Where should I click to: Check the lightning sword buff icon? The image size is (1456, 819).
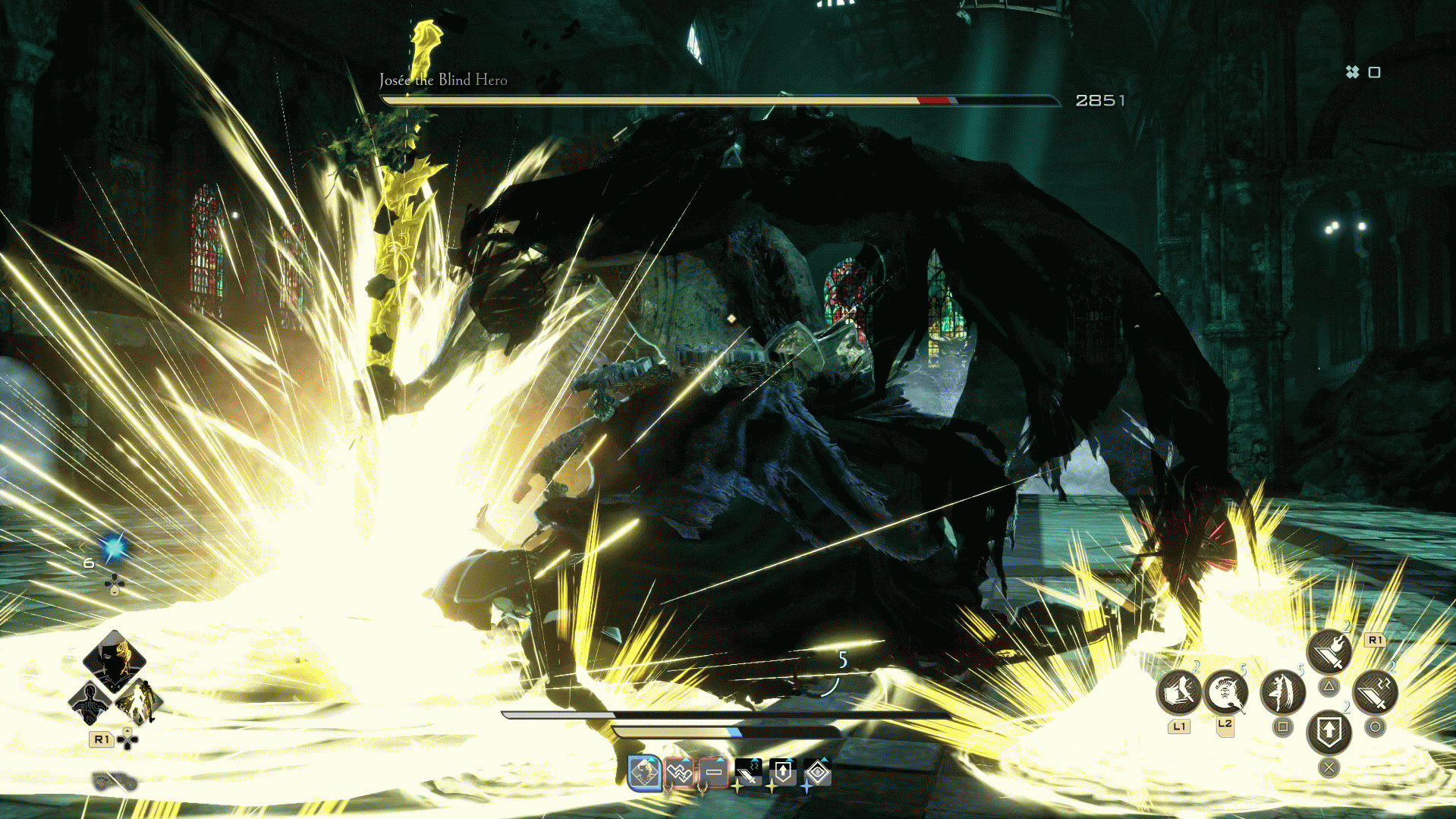click(x=748, y=773)
